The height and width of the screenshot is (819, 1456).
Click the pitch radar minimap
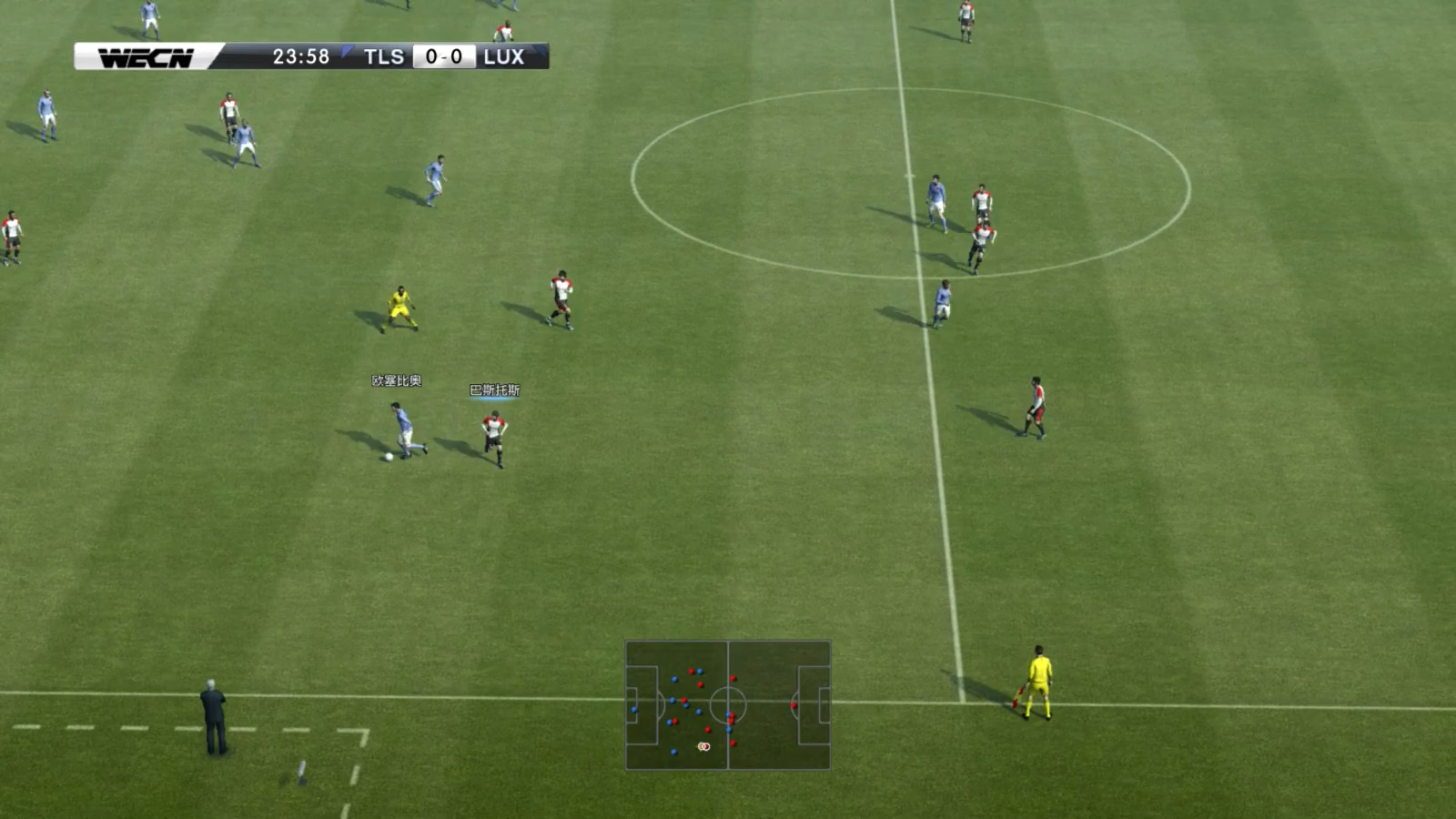coord(727,705)
